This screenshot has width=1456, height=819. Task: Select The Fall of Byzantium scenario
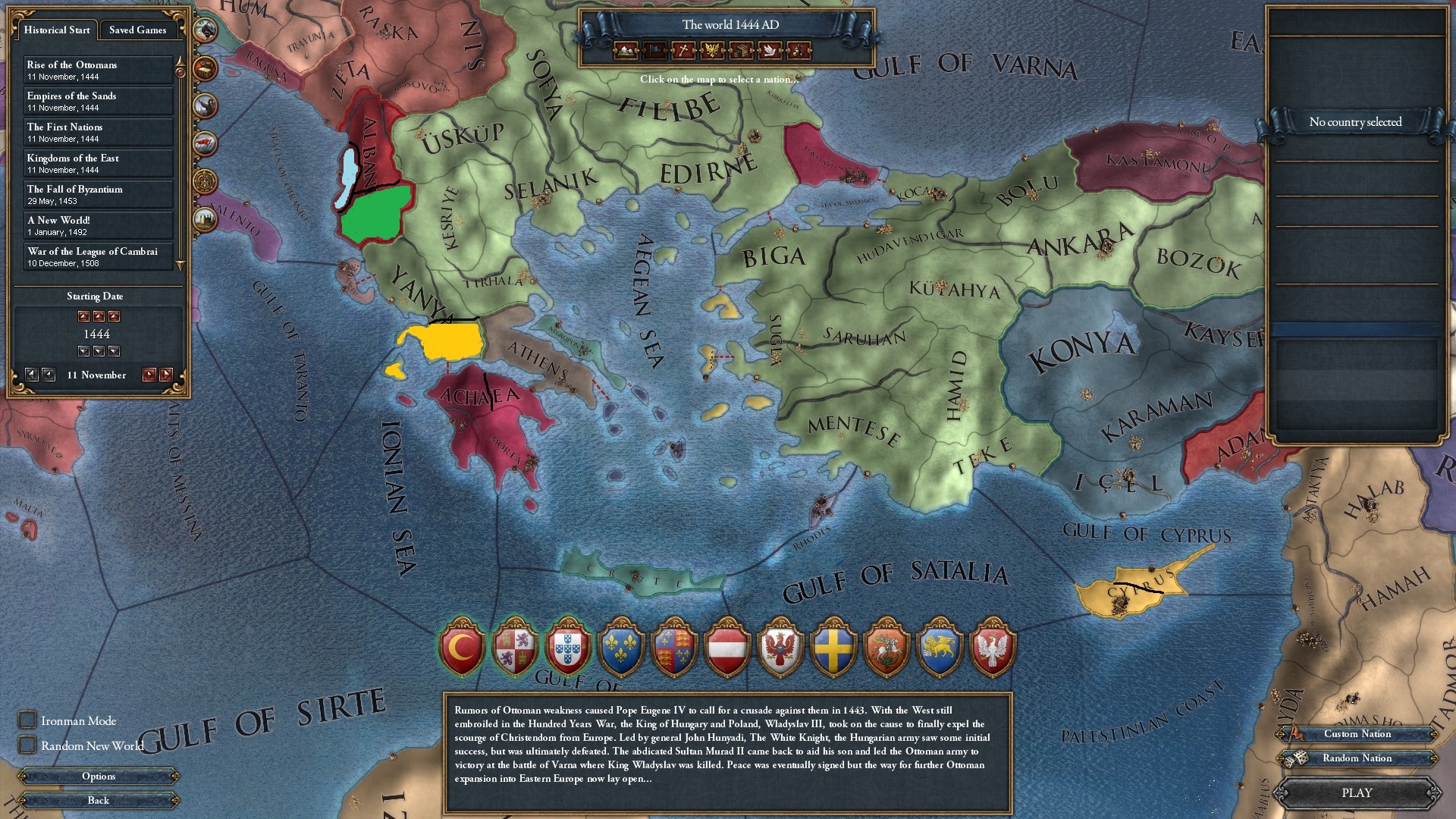pyautogui.click(x=99, y=194)
